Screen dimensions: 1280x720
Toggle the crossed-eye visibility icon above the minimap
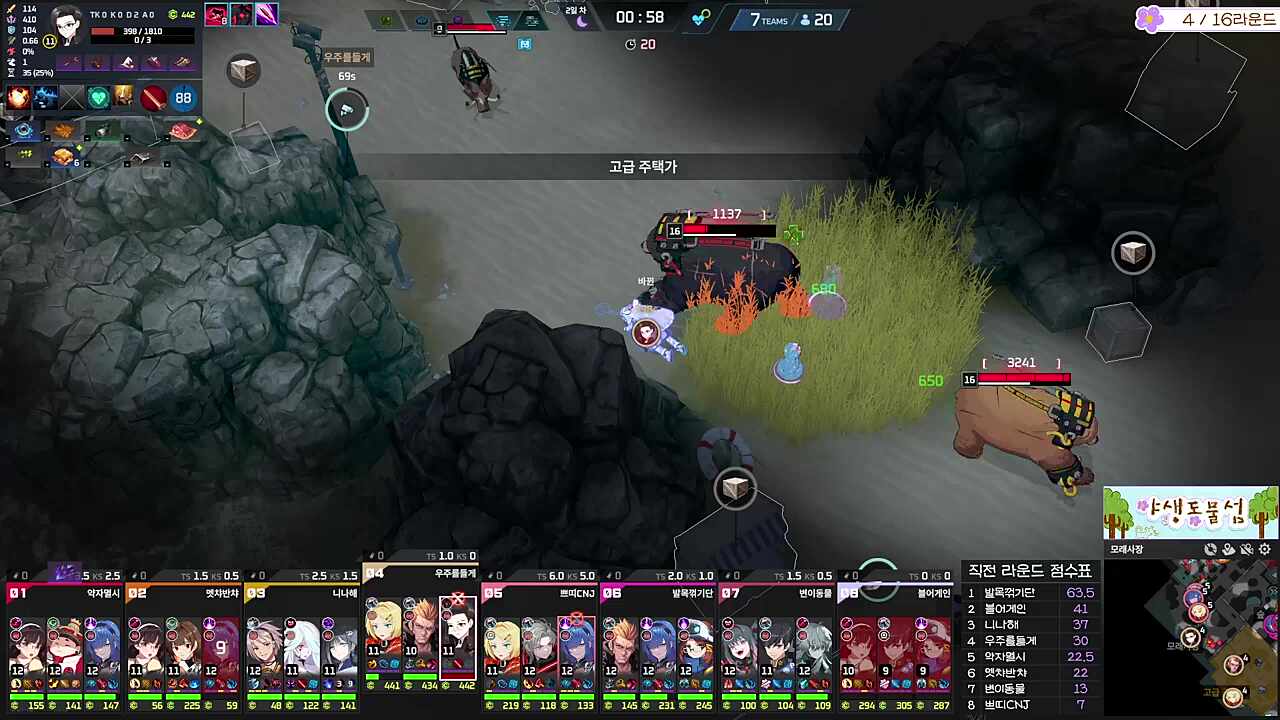(1246, 549)
